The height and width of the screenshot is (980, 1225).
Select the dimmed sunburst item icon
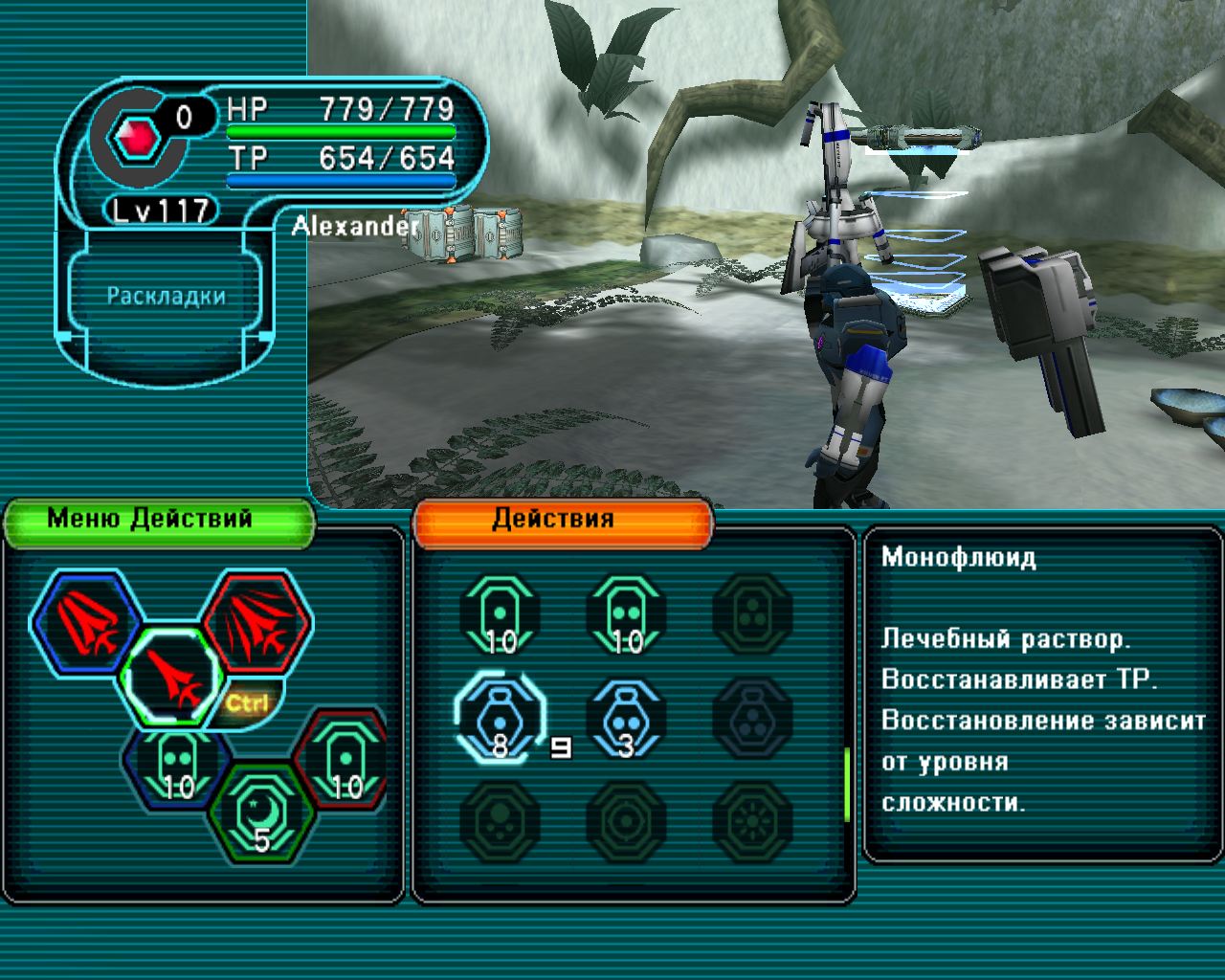pos(753,821)
